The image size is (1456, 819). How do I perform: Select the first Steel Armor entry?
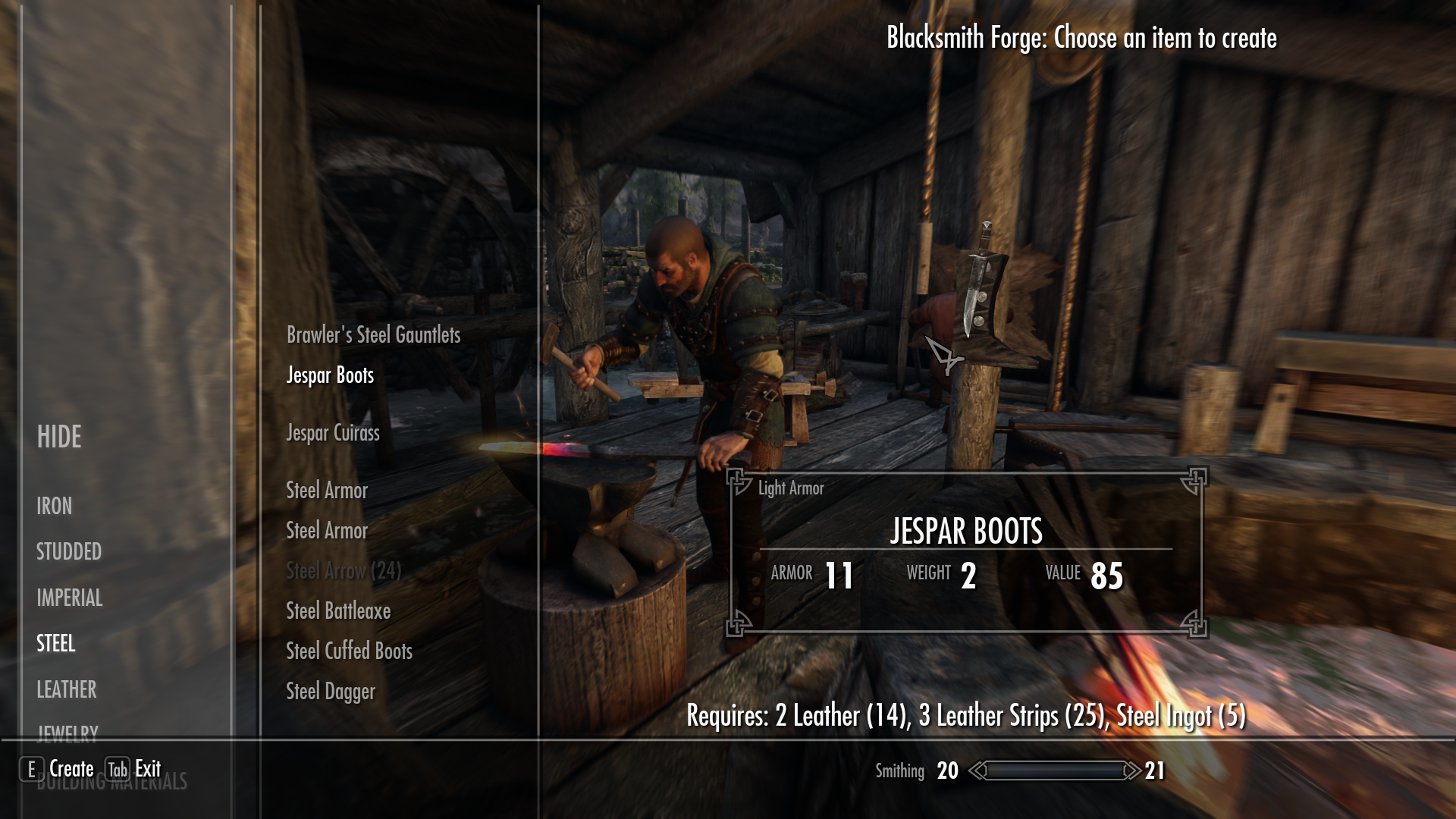click(326, 491)
